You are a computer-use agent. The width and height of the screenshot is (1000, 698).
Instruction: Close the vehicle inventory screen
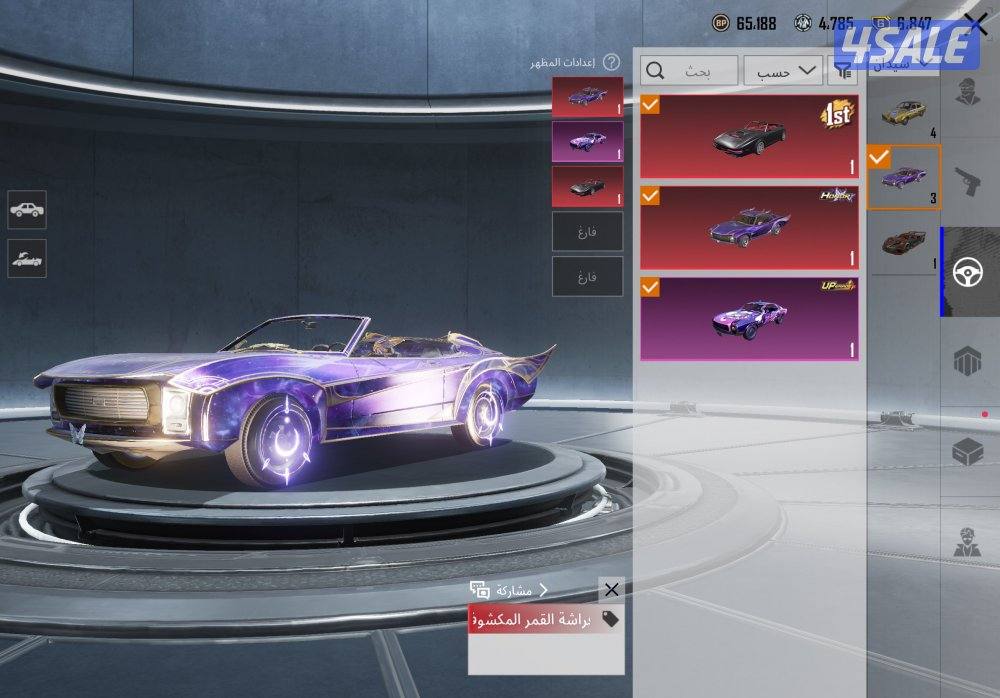[976, 26]
